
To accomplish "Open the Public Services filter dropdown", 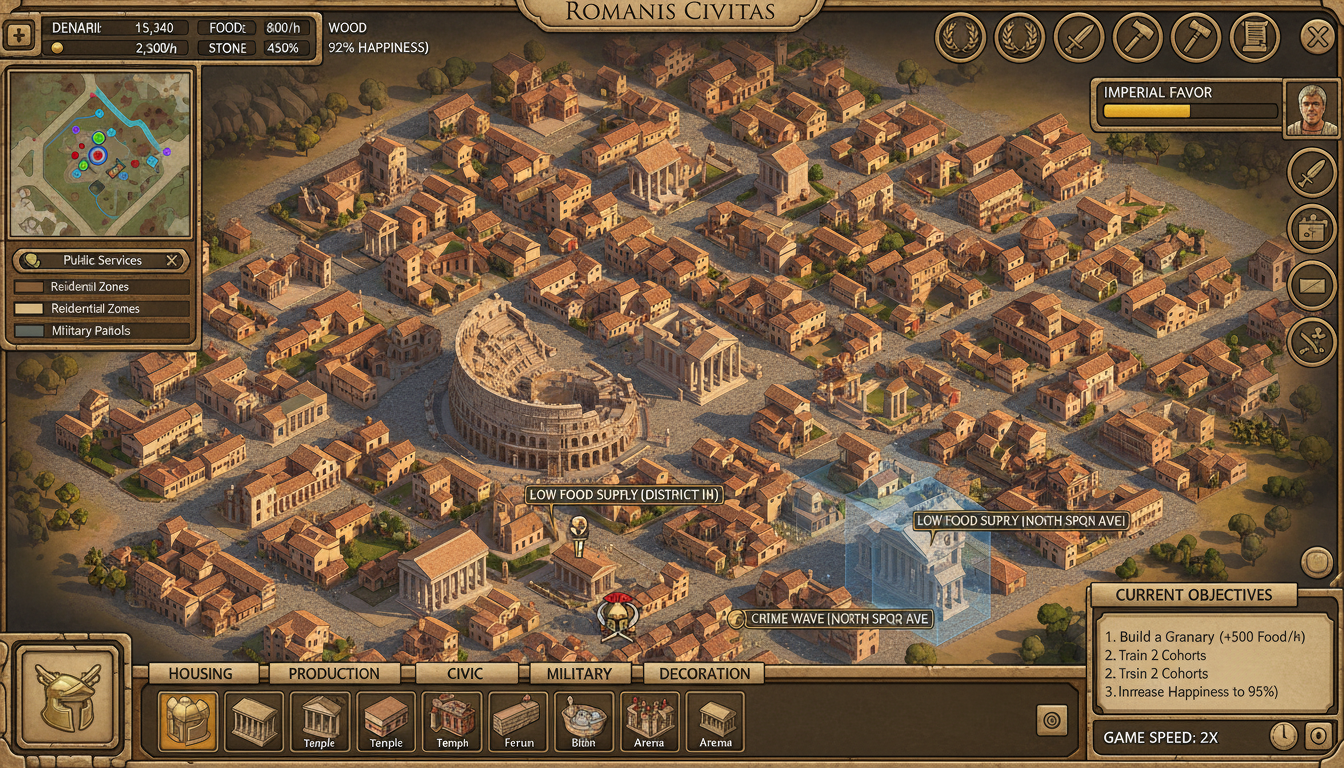I will [x=100, y=260].
